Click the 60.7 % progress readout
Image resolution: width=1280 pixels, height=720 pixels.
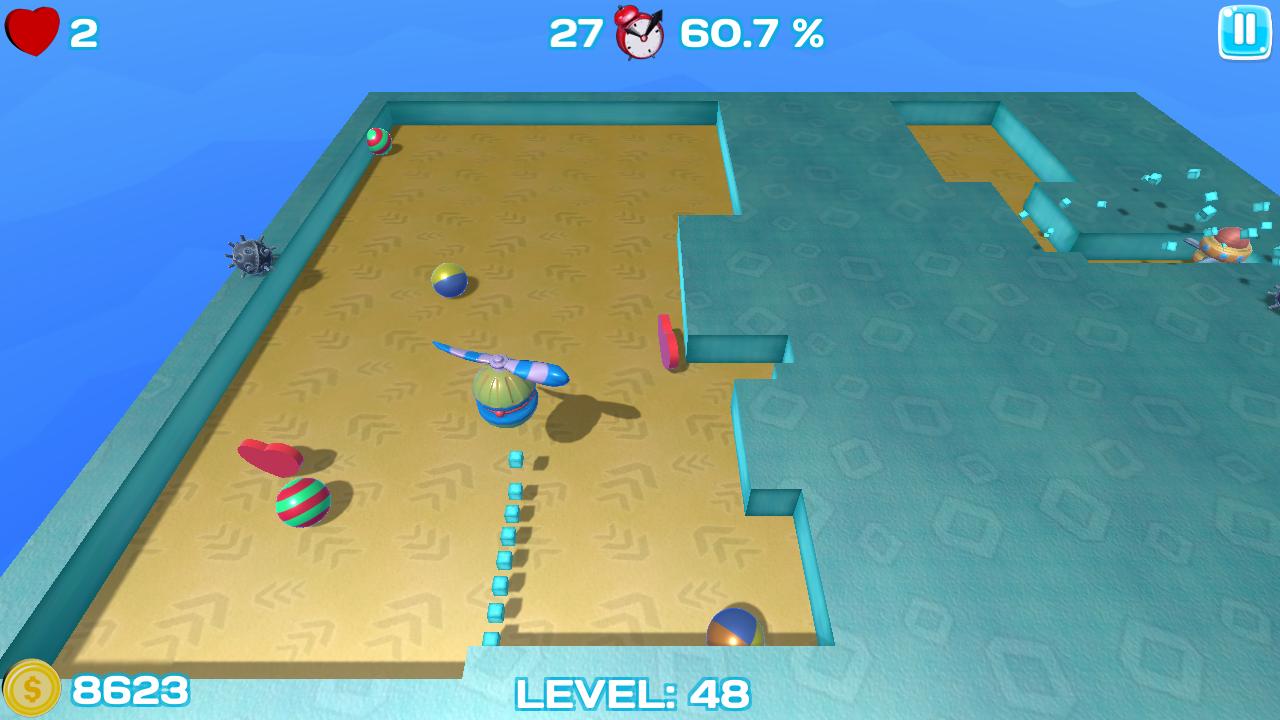pos(749,33)
